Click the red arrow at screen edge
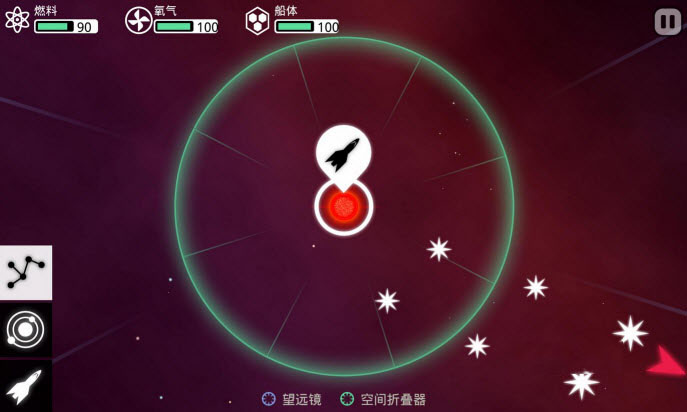Screen dimensions: 687x412 [666, 363]
